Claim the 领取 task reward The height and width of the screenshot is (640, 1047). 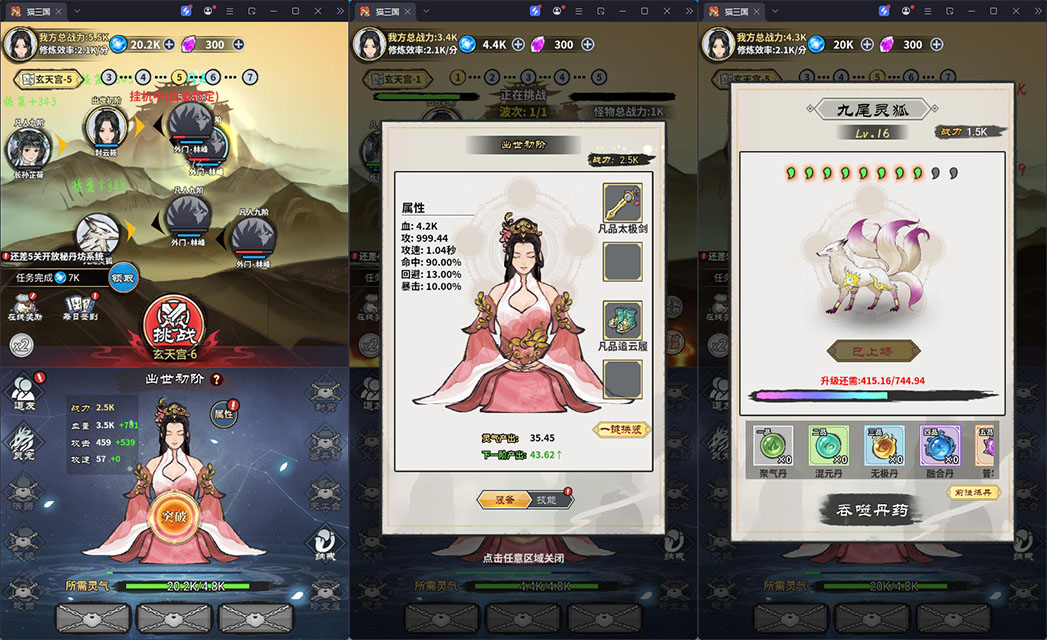click(x=122, y=277)
